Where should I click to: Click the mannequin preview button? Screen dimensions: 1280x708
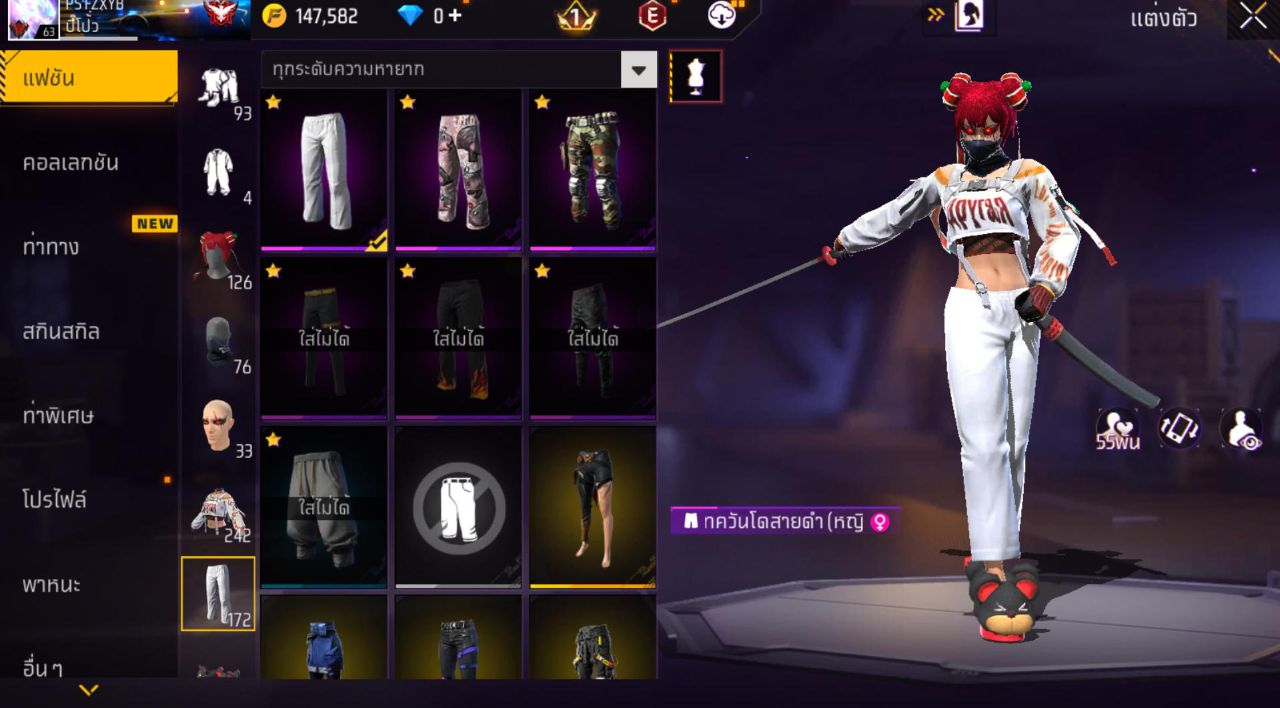coord(696,76)
